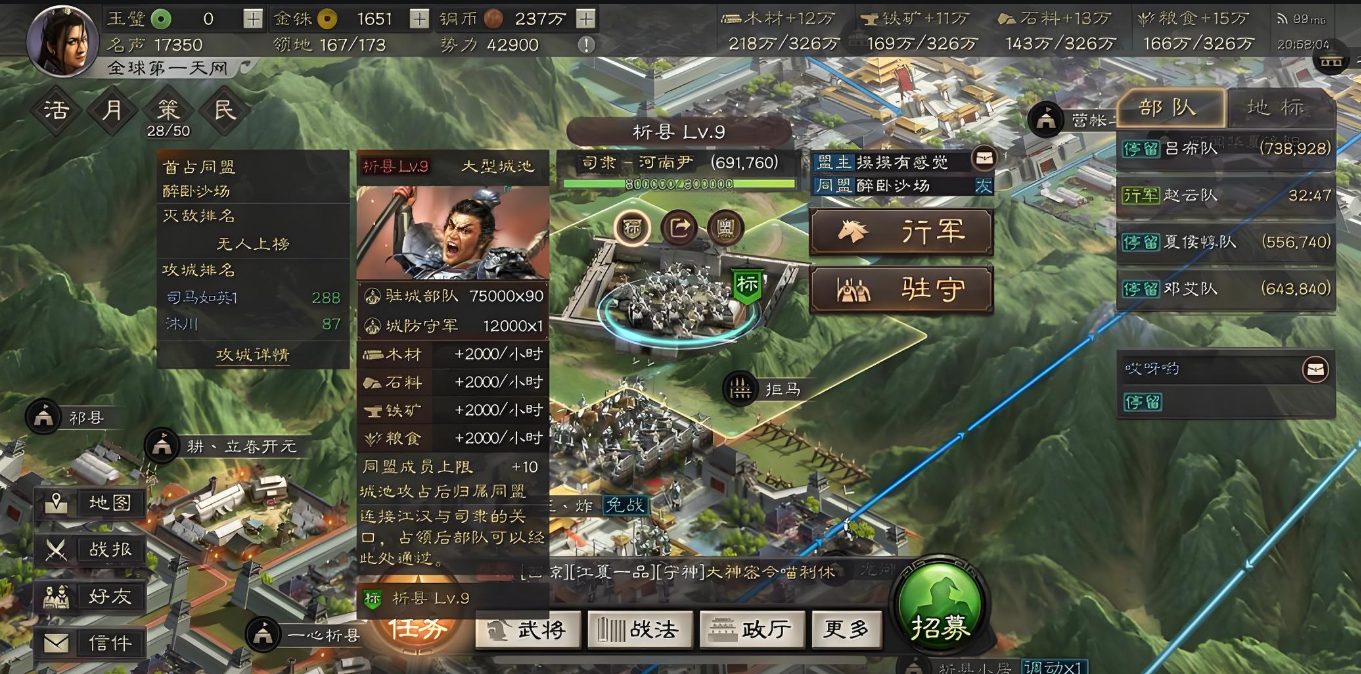Choose the 驻守 garrison command
The image size is (1361, 674).
coord(901,290)
